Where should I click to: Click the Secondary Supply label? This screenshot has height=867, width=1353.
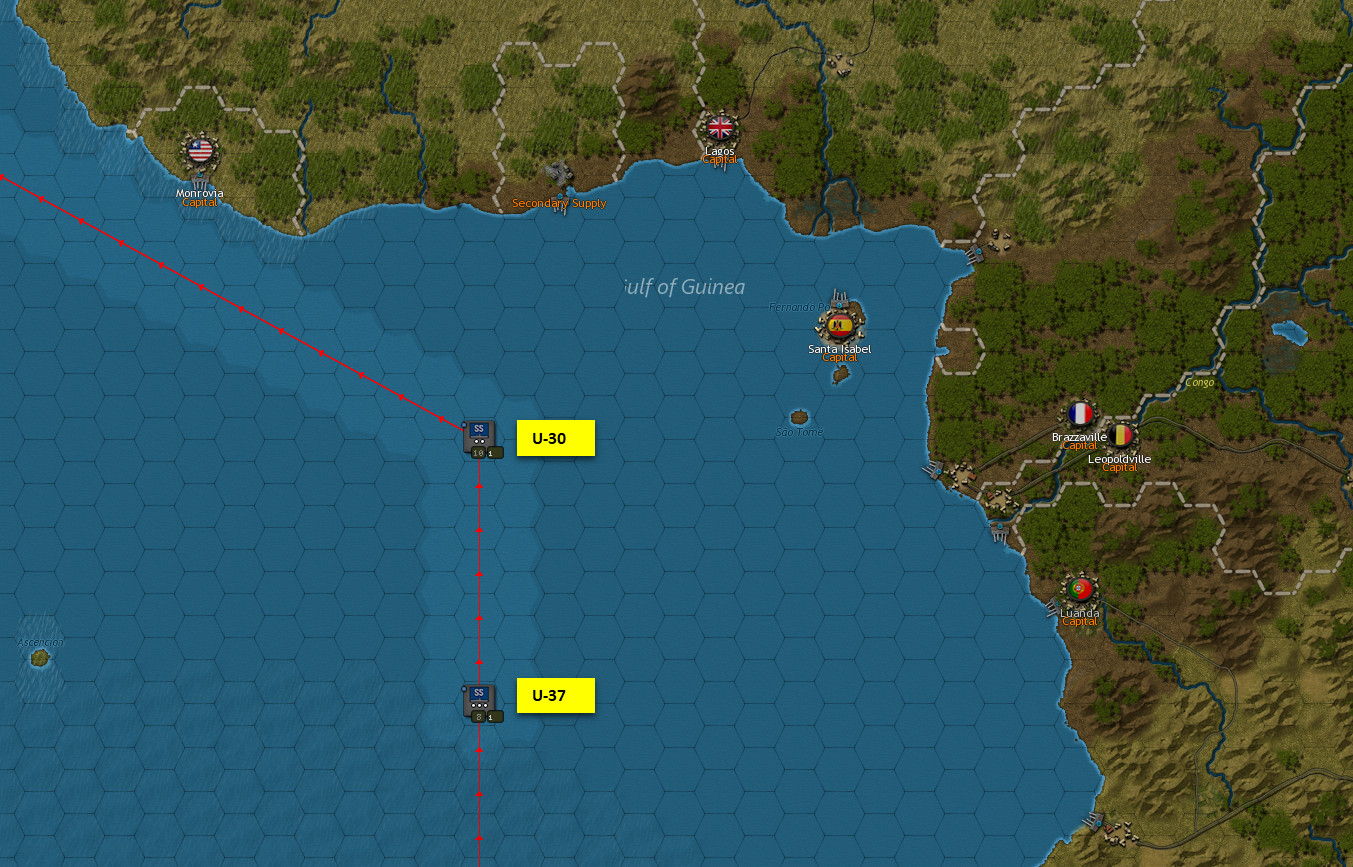pos(558,203)
